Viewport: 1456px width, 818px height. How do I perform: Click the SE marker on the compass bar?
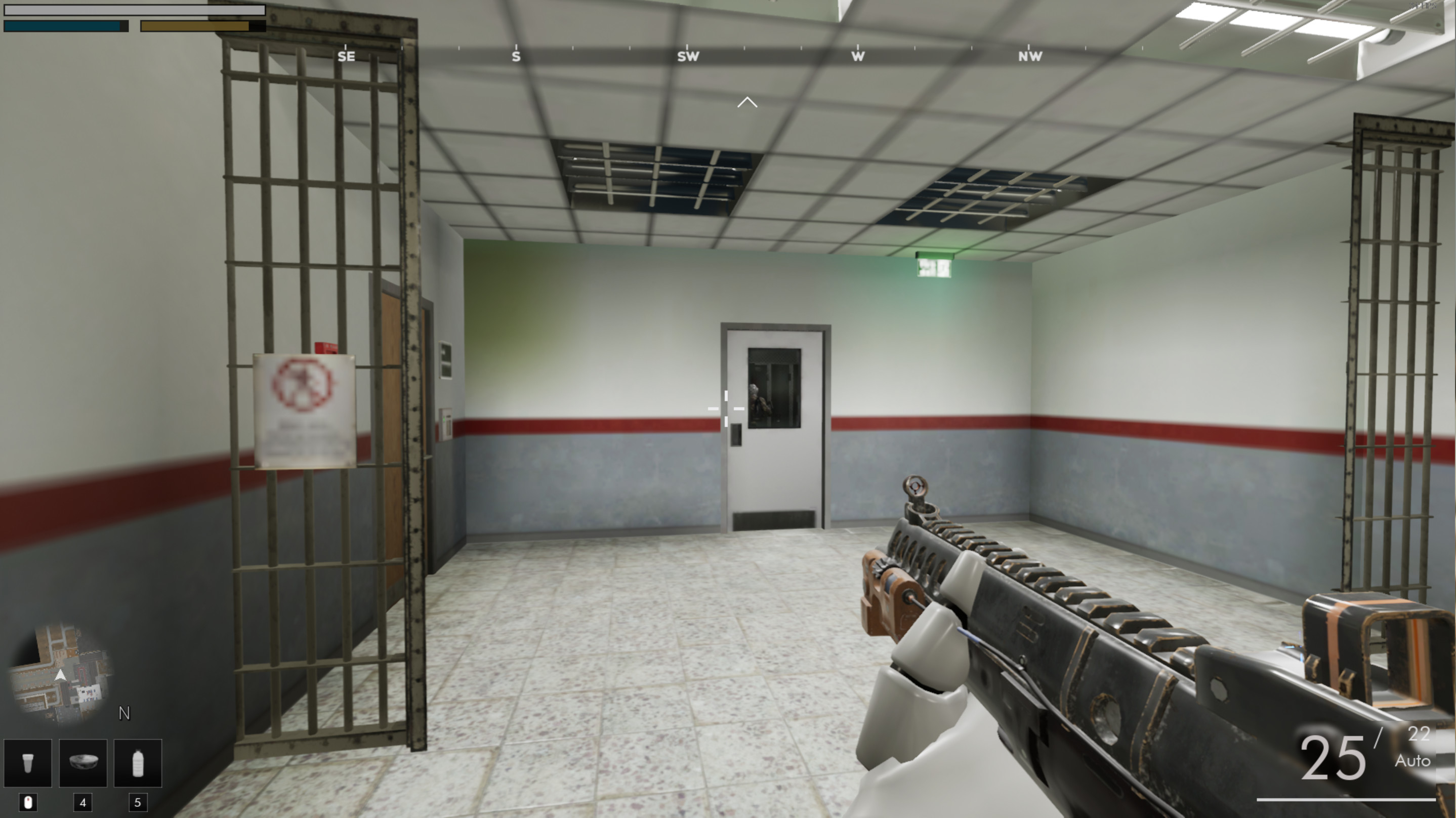click(347, 56)
